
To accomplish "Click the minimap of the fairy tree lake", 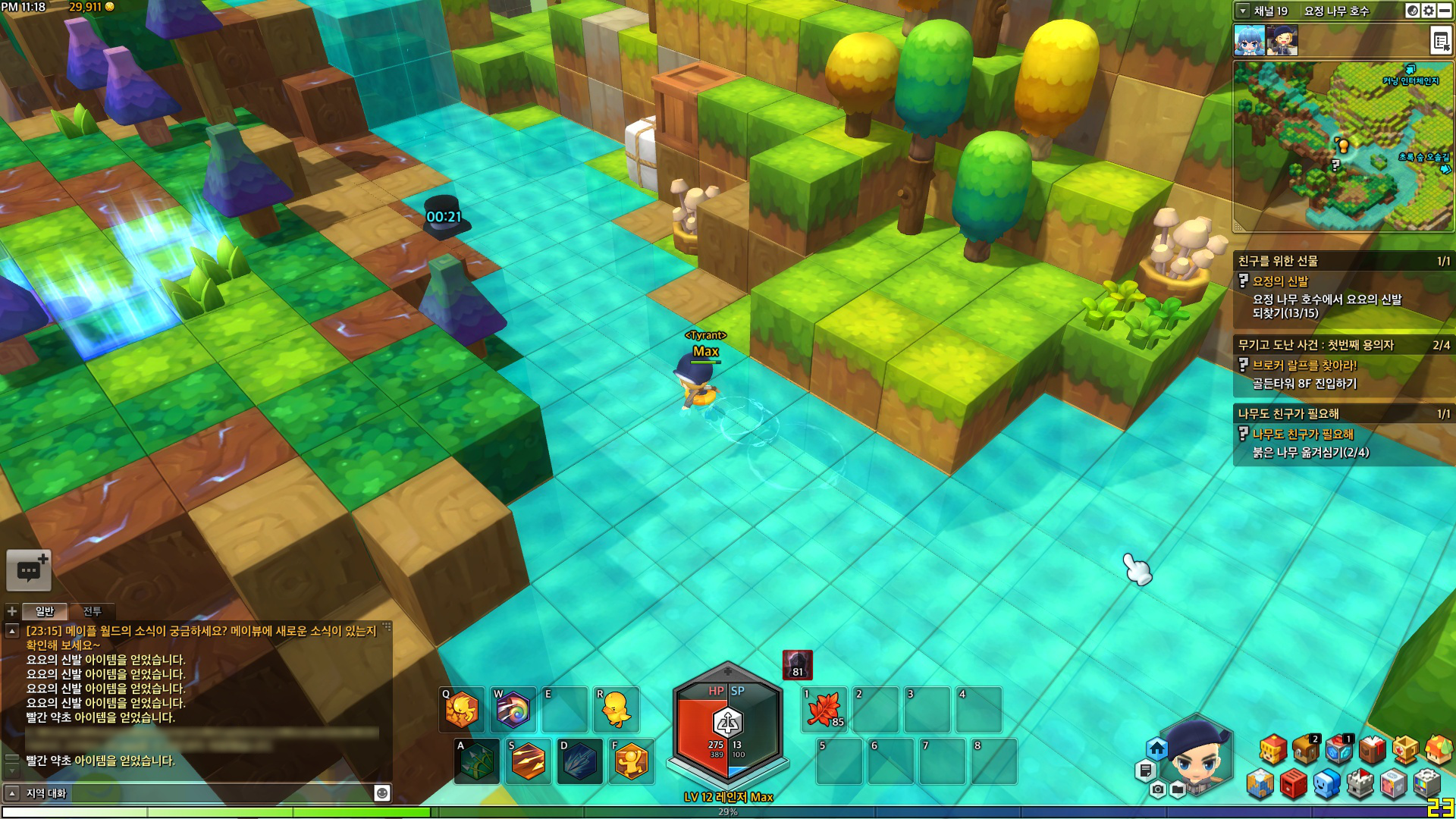I will pos(1342,146).
